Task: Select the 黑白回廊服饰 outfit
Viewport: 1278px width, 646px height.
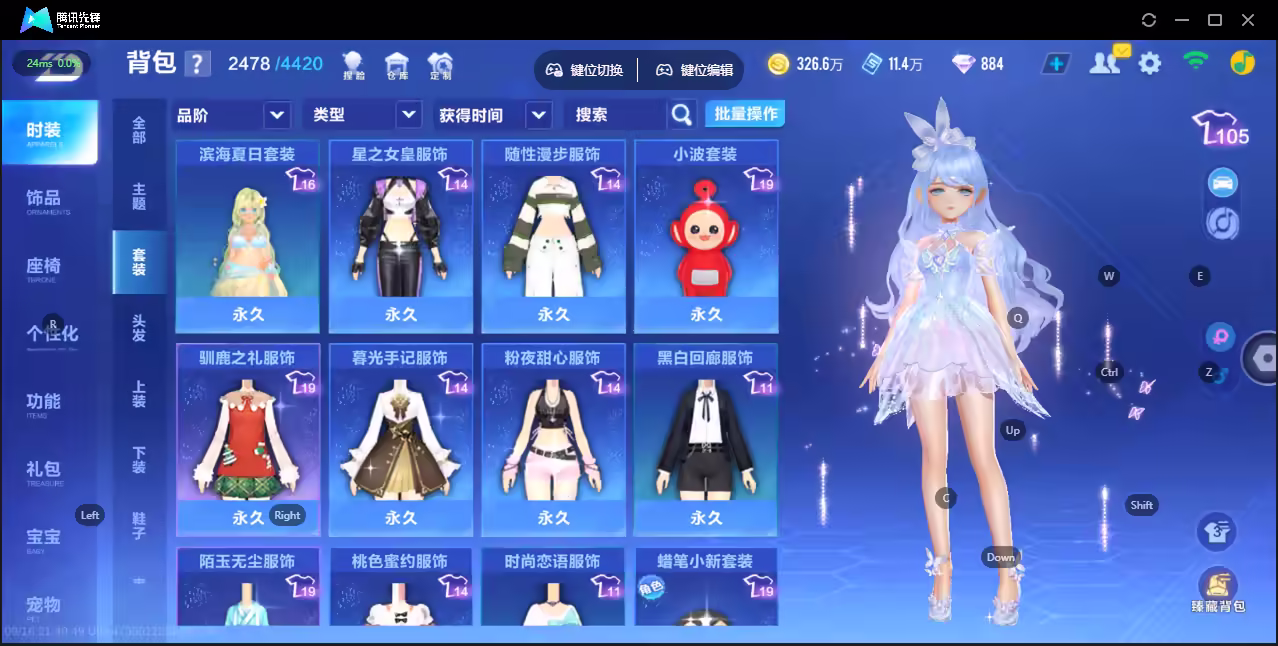Action: pos(706,440)
